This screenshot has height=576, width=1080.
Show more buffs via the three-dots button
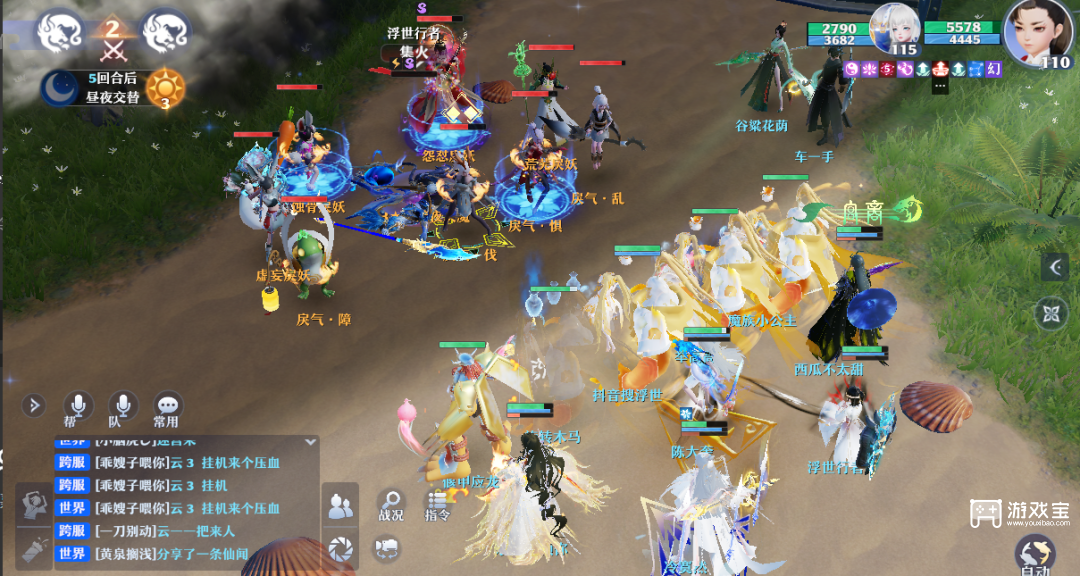click(x=939, y=86)
